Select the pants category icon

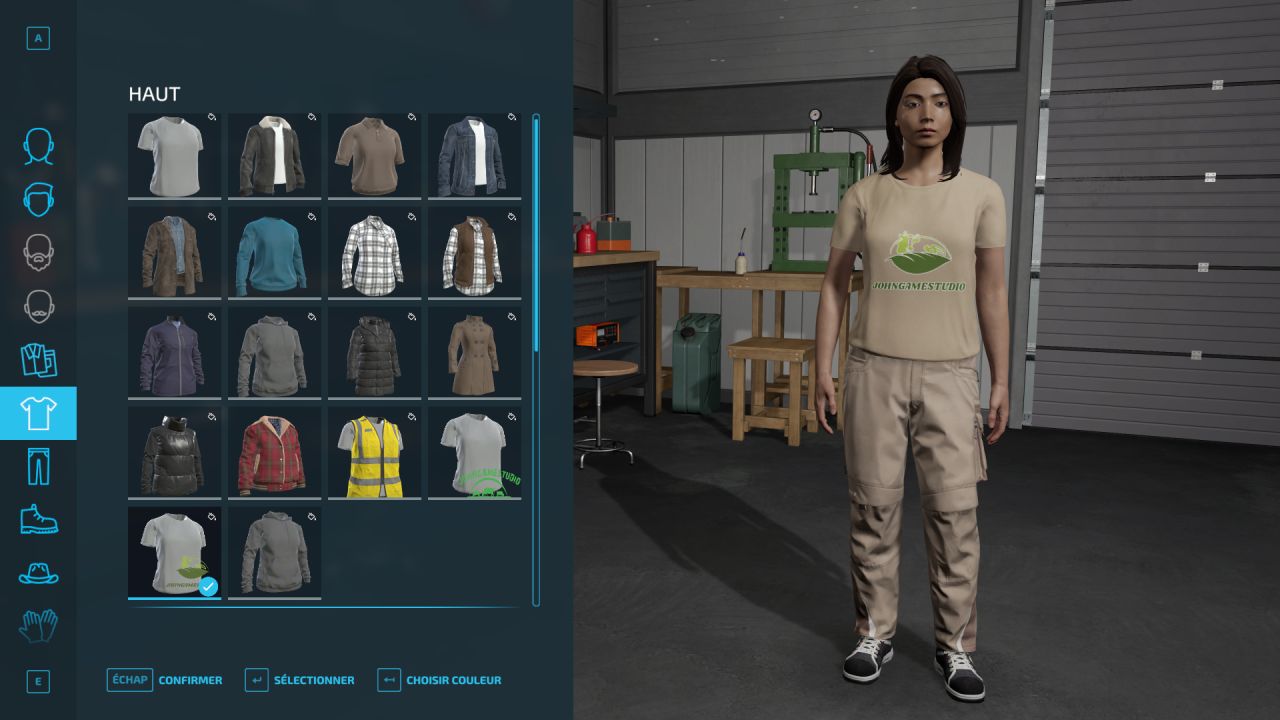point(38,467)
